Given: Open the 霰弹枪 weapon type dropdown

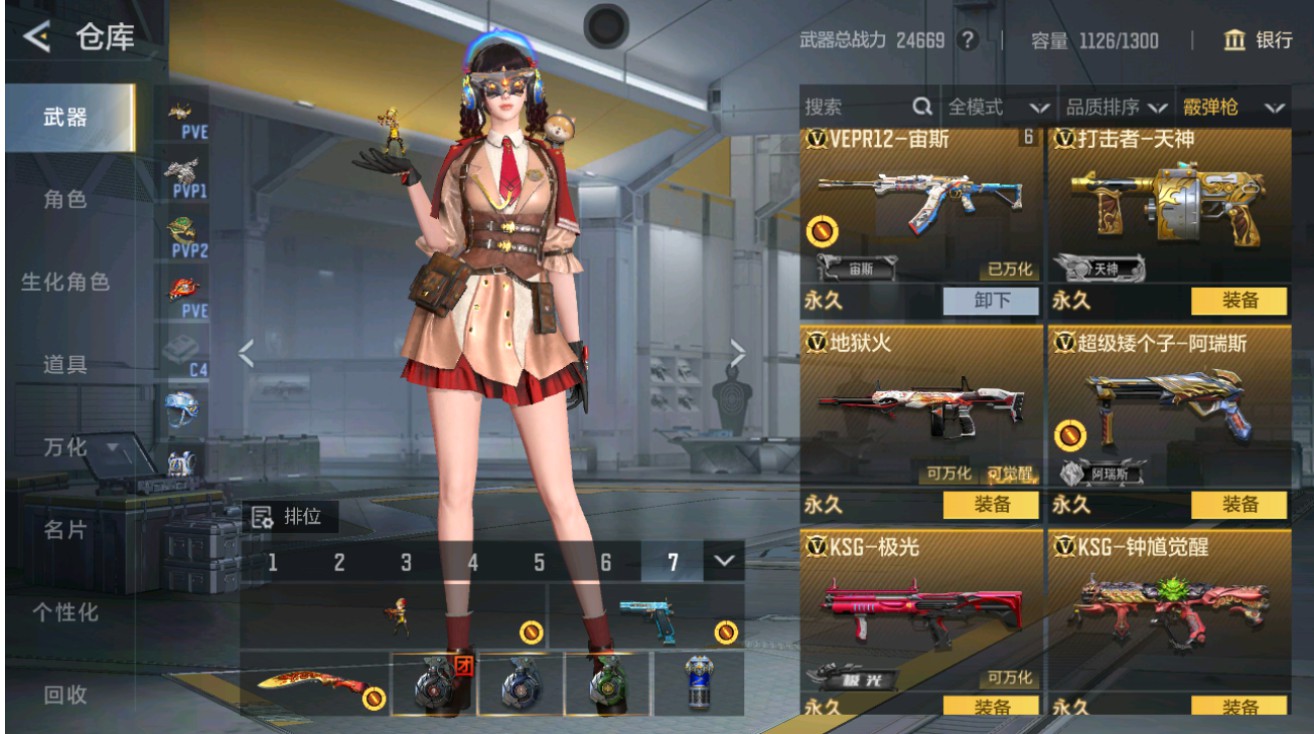Looking at the screenshot, I should [1235, 105].
